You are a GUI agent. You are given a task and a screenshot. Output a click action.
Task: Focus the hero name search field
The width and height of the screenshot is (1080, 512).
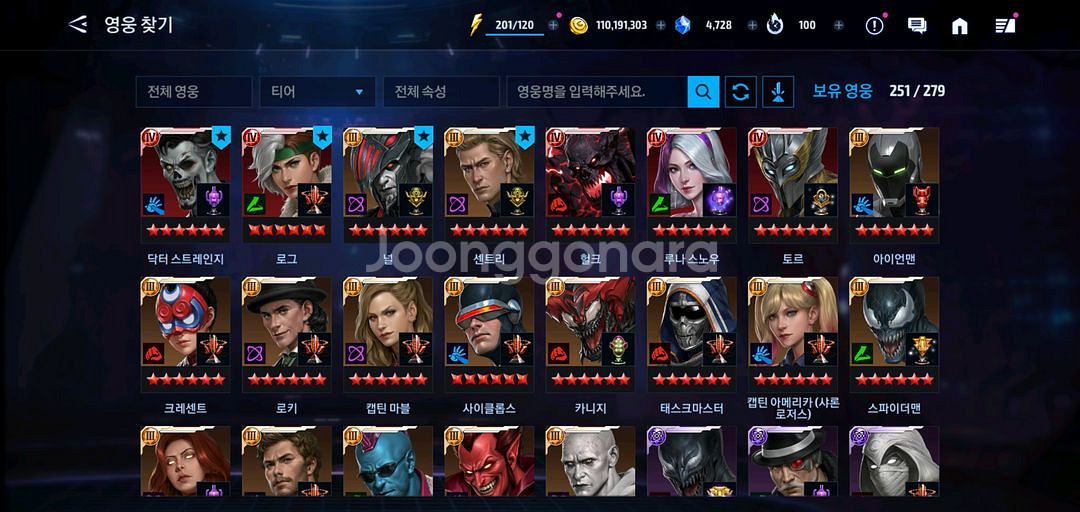click(x=596, y=92)
